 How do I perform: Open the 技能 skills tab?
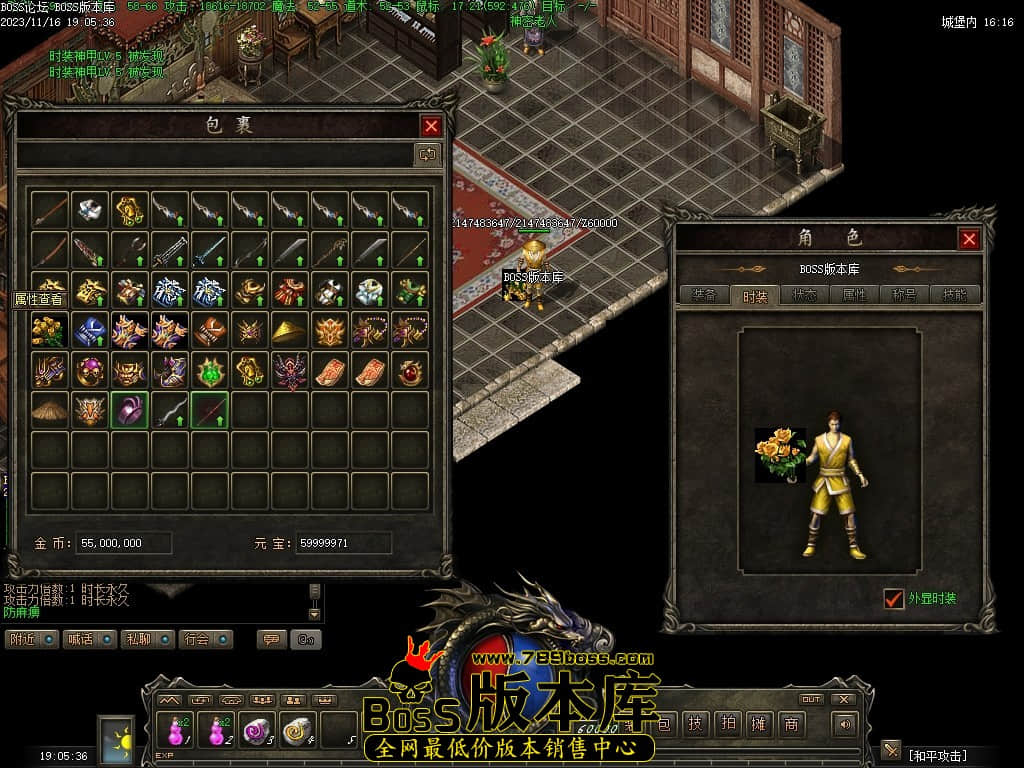(954, 295)
